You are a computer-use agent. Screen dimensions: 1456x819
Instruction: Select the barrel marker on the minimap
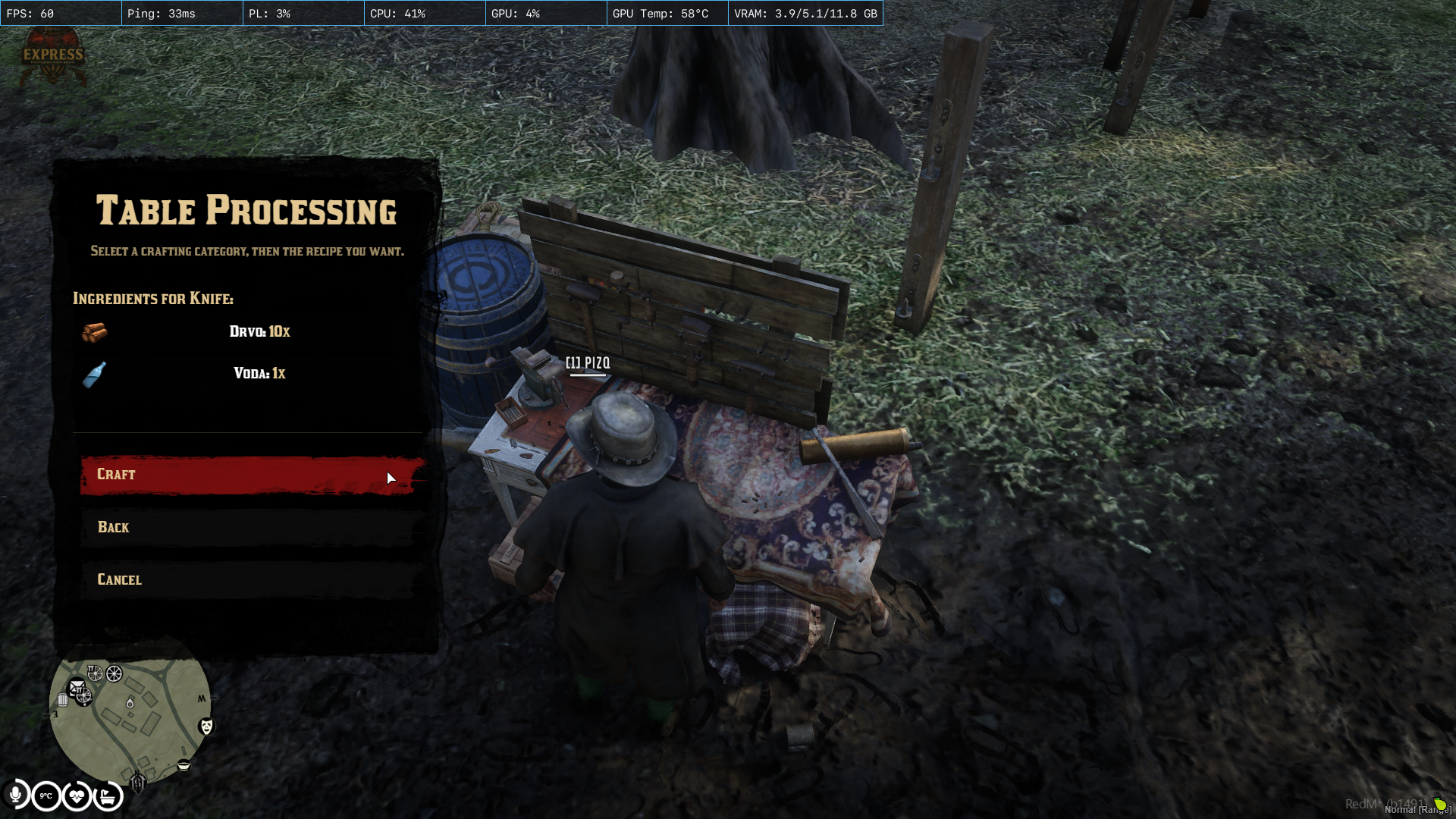point(63,700)
